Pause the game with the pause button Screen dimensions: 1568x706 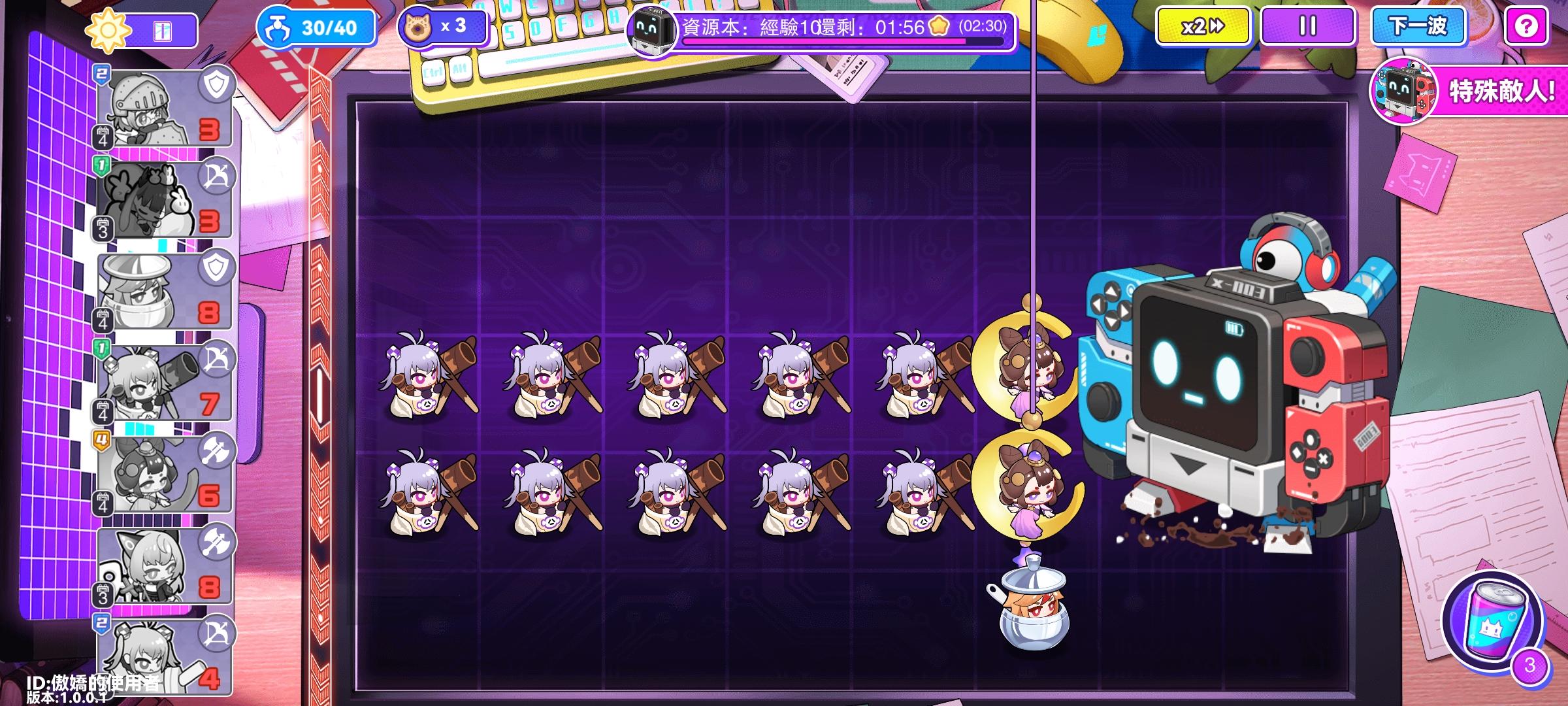(1308, 27)
